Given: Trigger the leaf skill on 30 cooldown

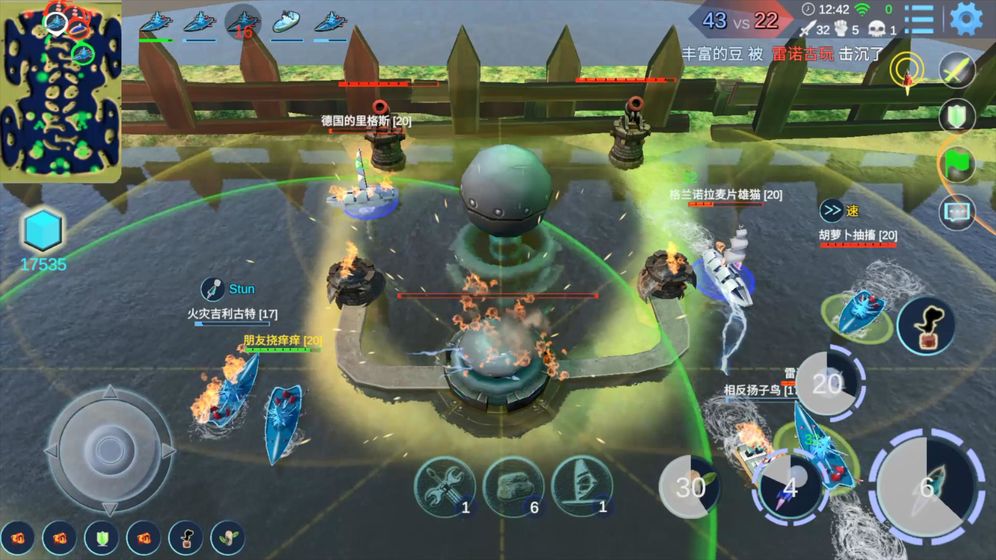Looking at the screenshot, I should click(691, 486).
